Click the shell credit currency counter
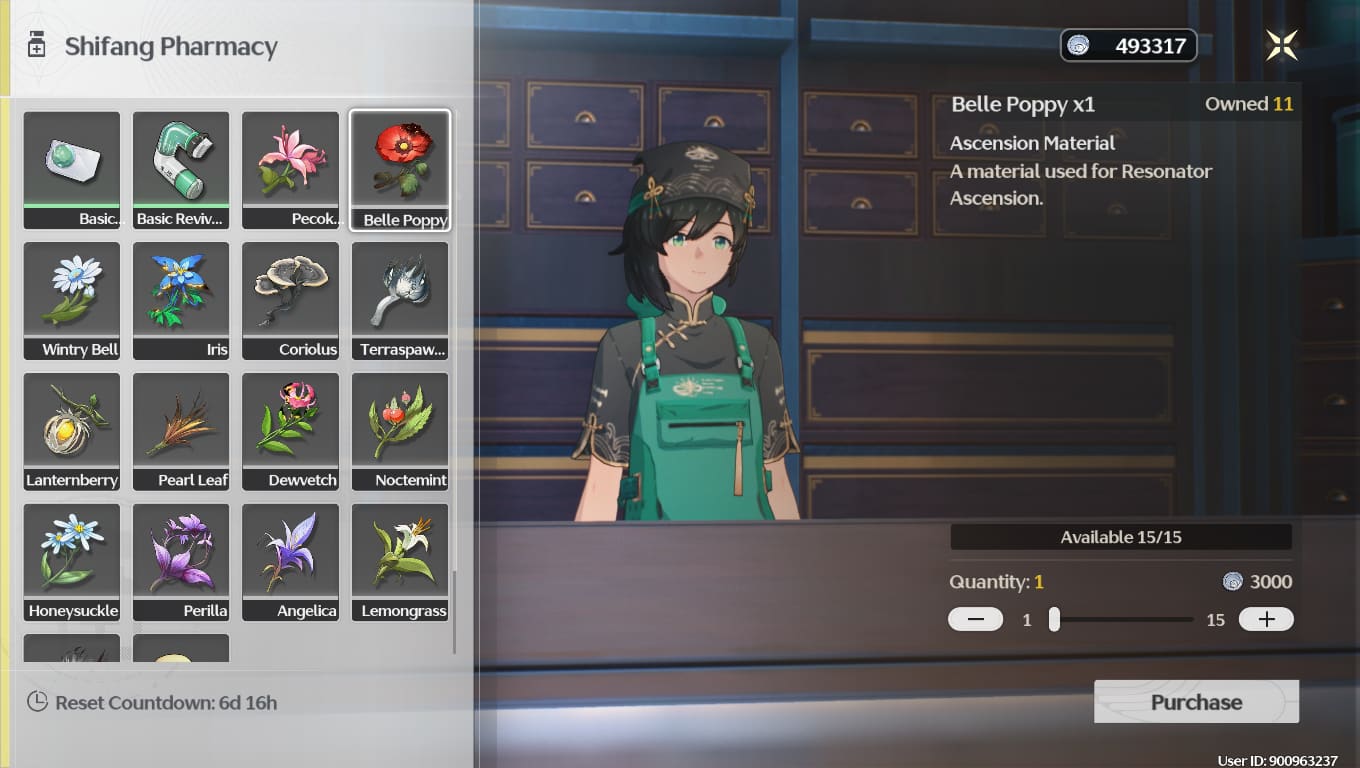Viewport: 1360px width, 768px height. (1128, 44)
